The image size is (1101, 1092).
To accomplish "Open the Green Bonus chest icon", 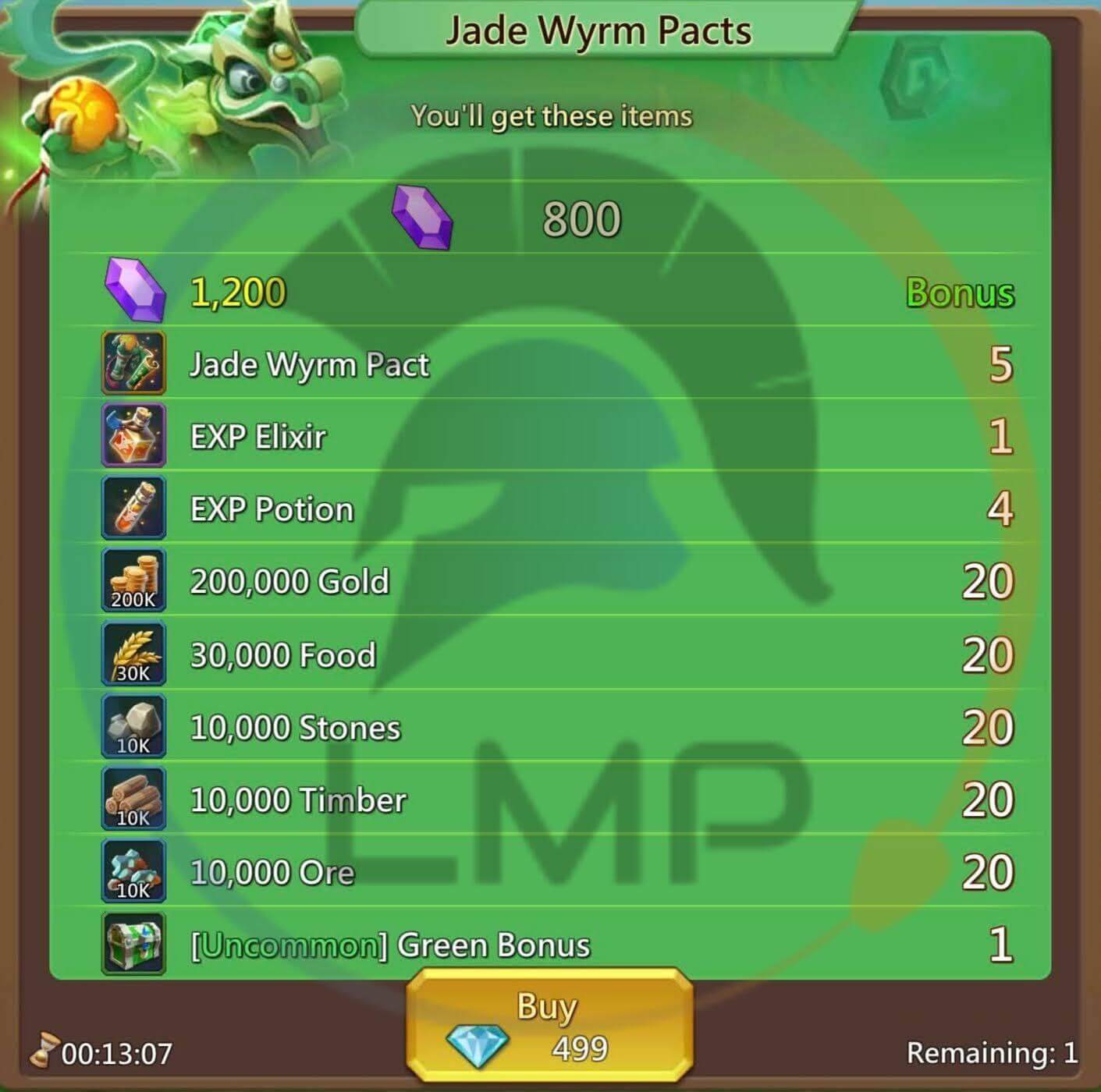I will (133, 944).
